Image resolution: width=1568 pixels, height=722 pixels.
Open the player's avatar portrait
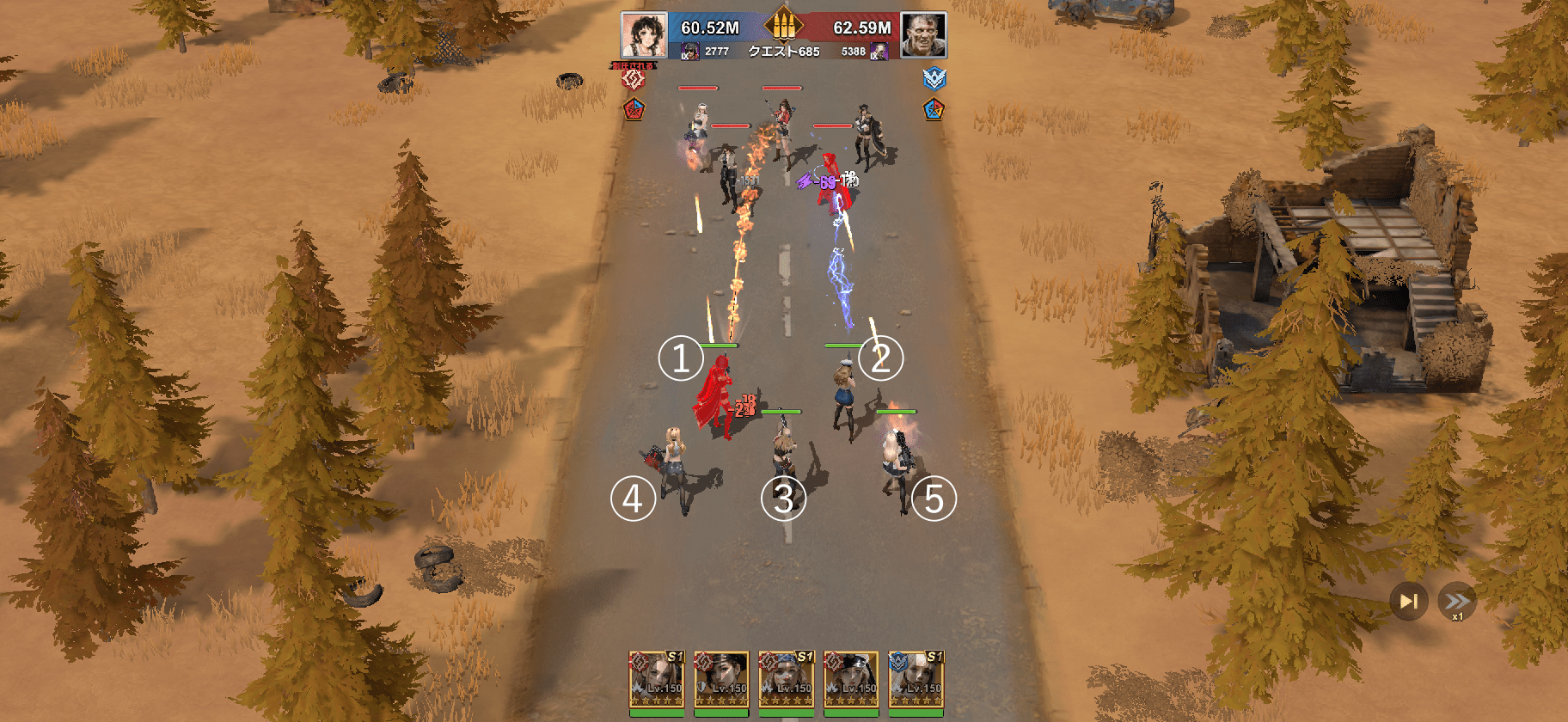click(643, 35)
